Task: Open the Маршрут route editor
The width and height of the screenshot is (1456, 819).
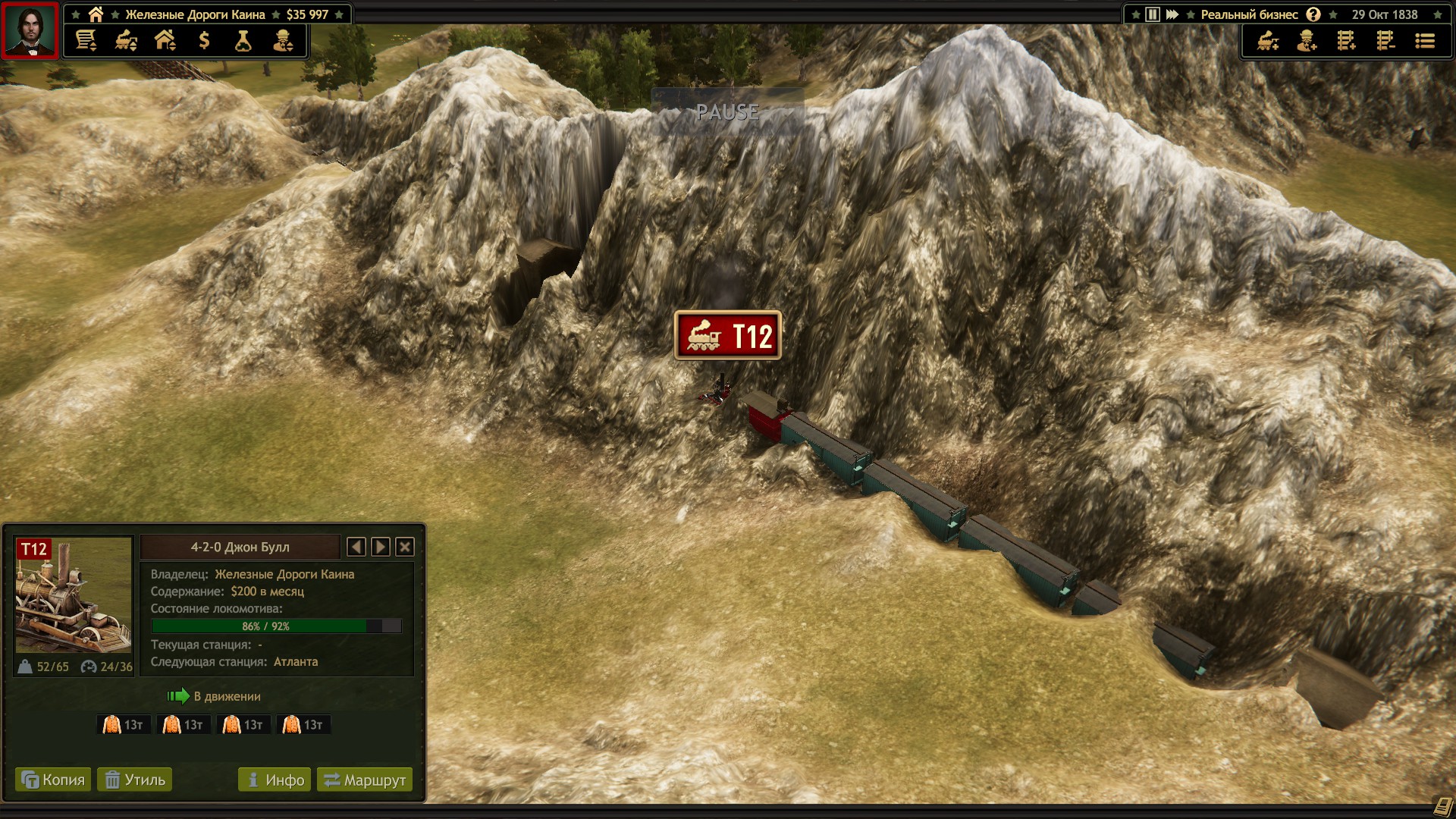Action: coord(365,780)
